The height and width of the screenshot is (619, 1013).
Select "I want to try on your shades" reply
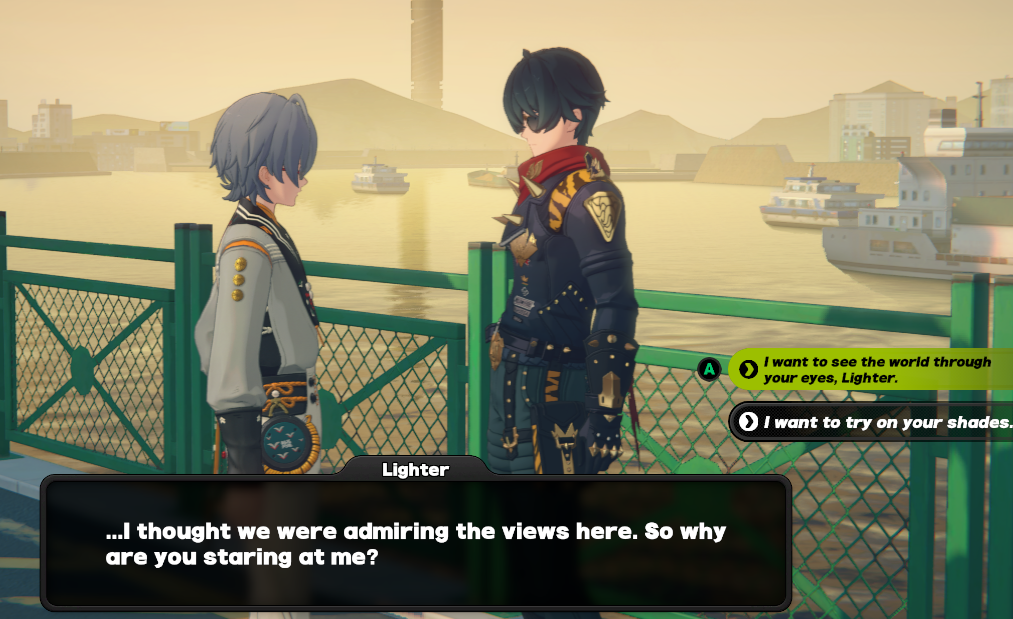(x=880, y=422)
